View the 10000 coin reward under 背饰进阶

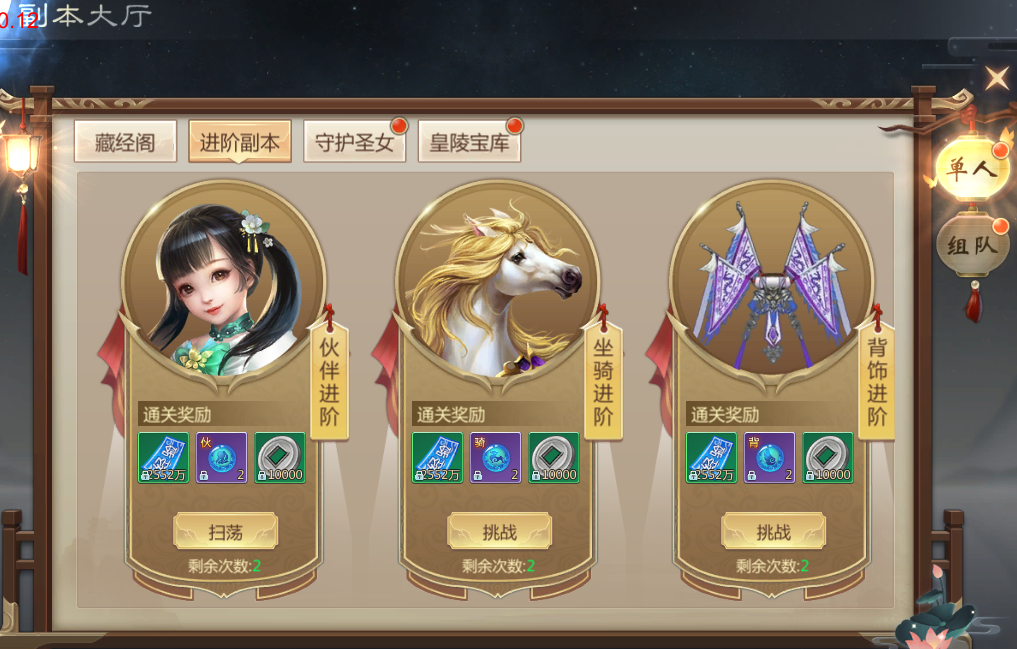tap(828, 458)
